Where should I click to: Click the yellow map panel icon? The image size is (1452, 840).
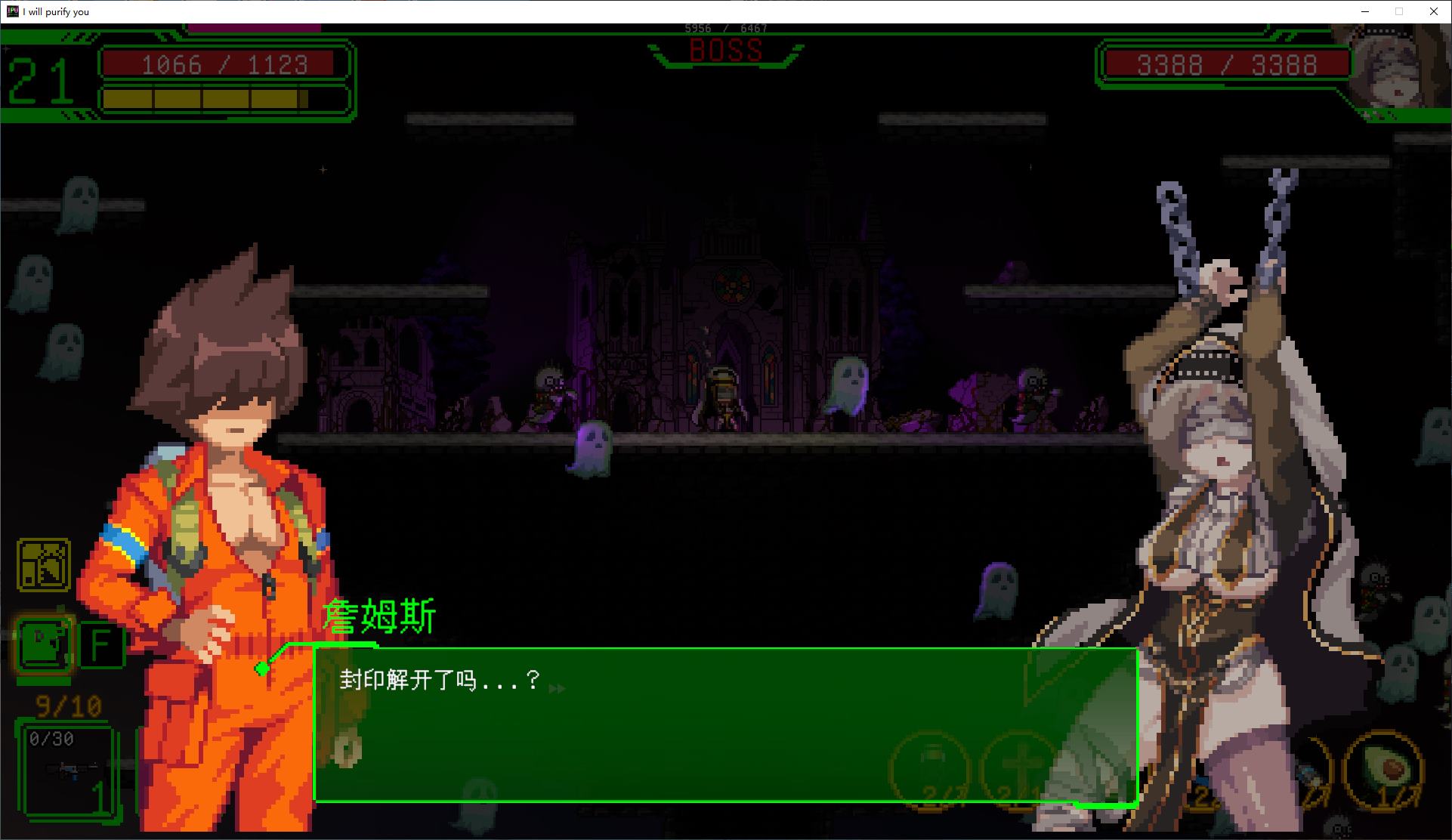point(43,565)
